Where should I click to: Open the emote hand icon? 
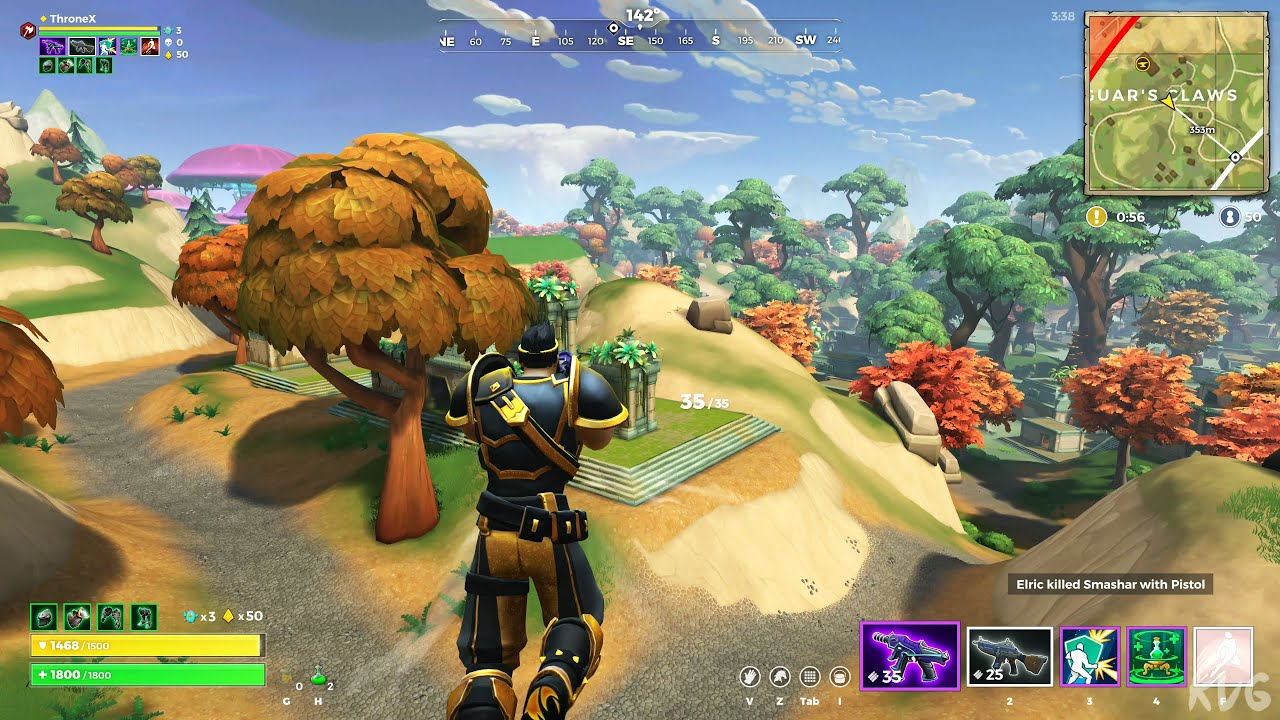(x=750, y=677)
